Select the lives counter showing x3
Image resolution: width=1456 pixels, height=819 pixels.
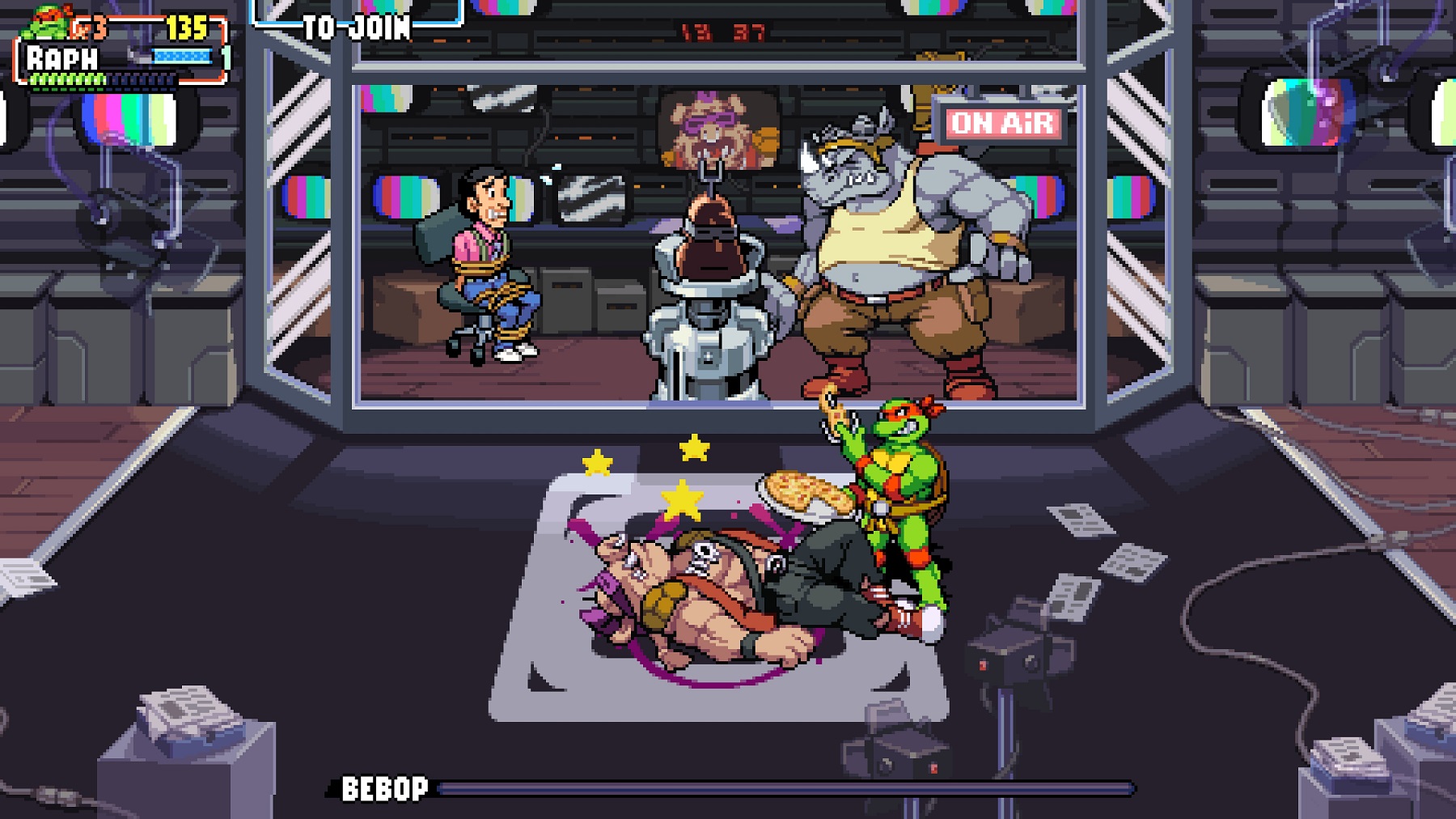pyautogui.click(x=91, y=24)
